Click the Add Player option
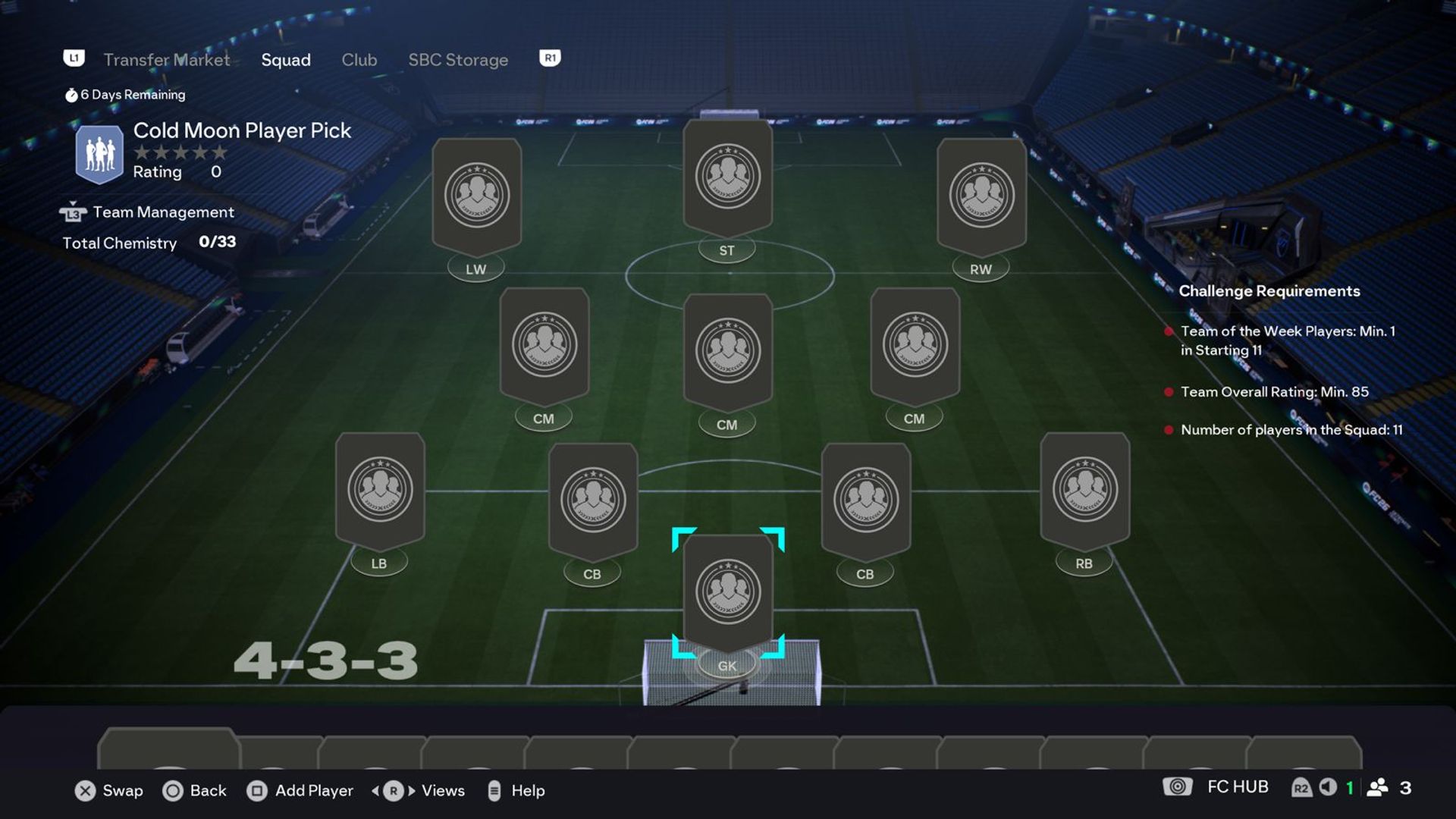 (300, 790)
